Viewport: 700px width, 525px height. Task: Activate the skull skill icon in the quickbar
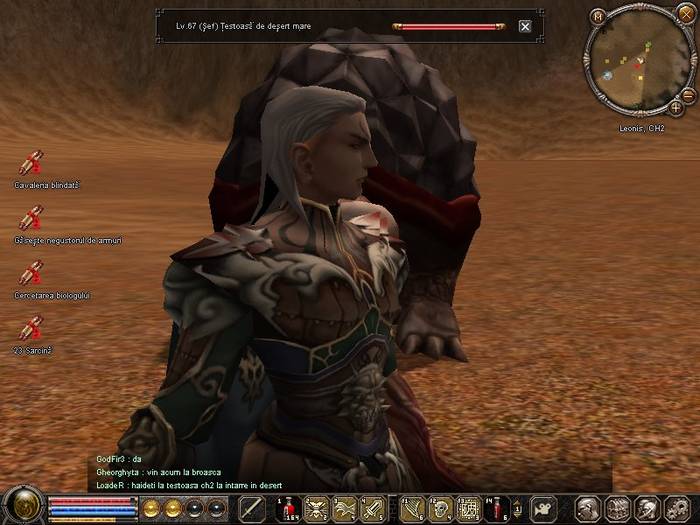440,508
